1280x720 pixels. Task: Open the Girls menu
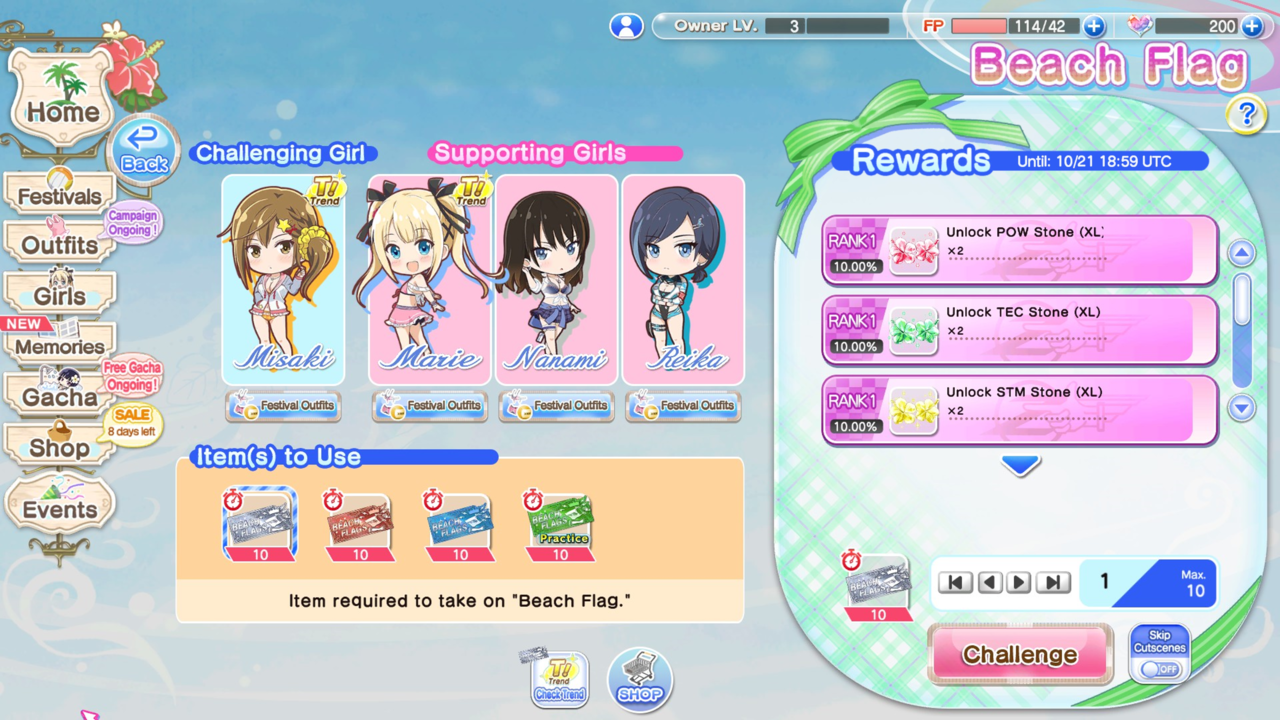click(60, 296)
